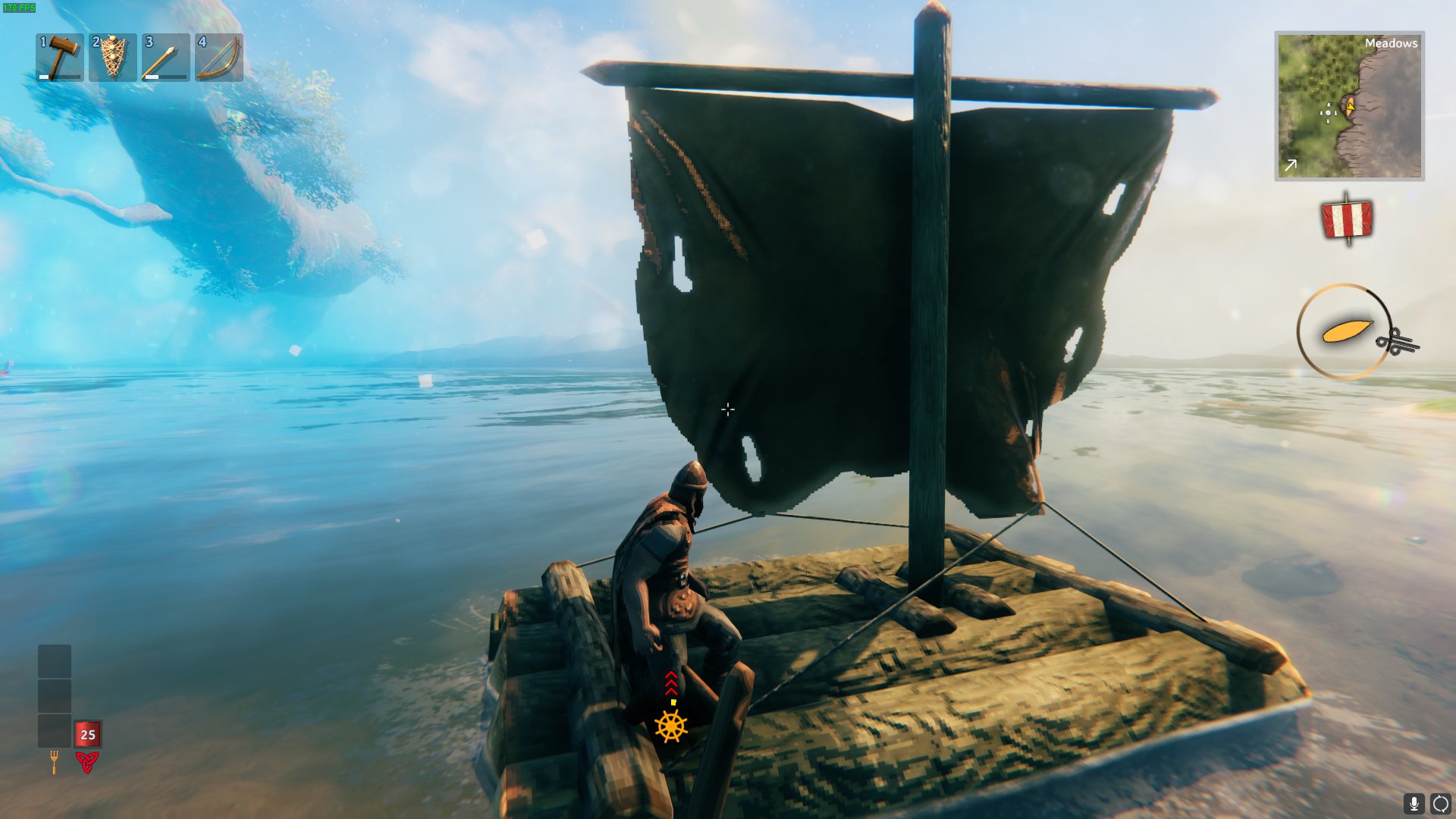
Task: Click the fork food status icon
Action: [54, 761]
